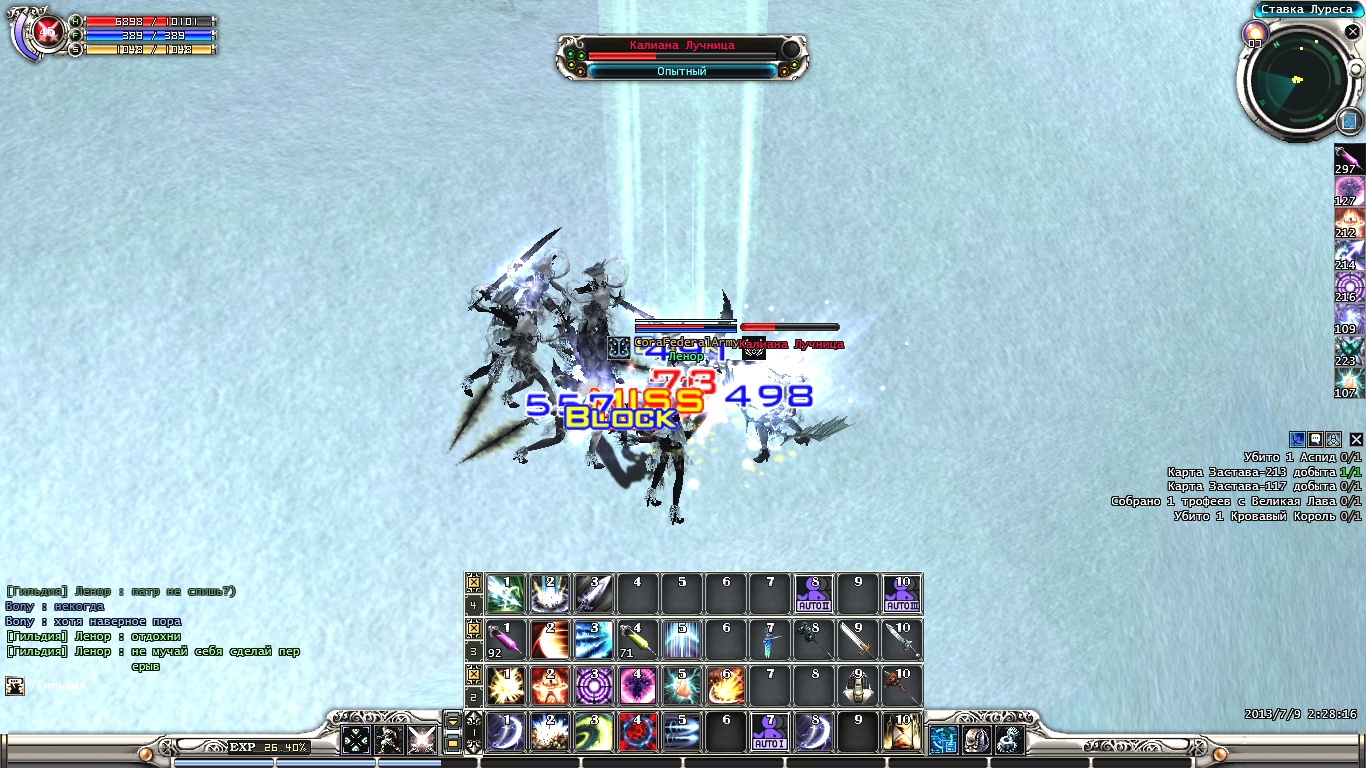Open the helmet icon menu at bottom right
Screen dimensions: 1366x768
pyautogui.click(x=976, y=740)
